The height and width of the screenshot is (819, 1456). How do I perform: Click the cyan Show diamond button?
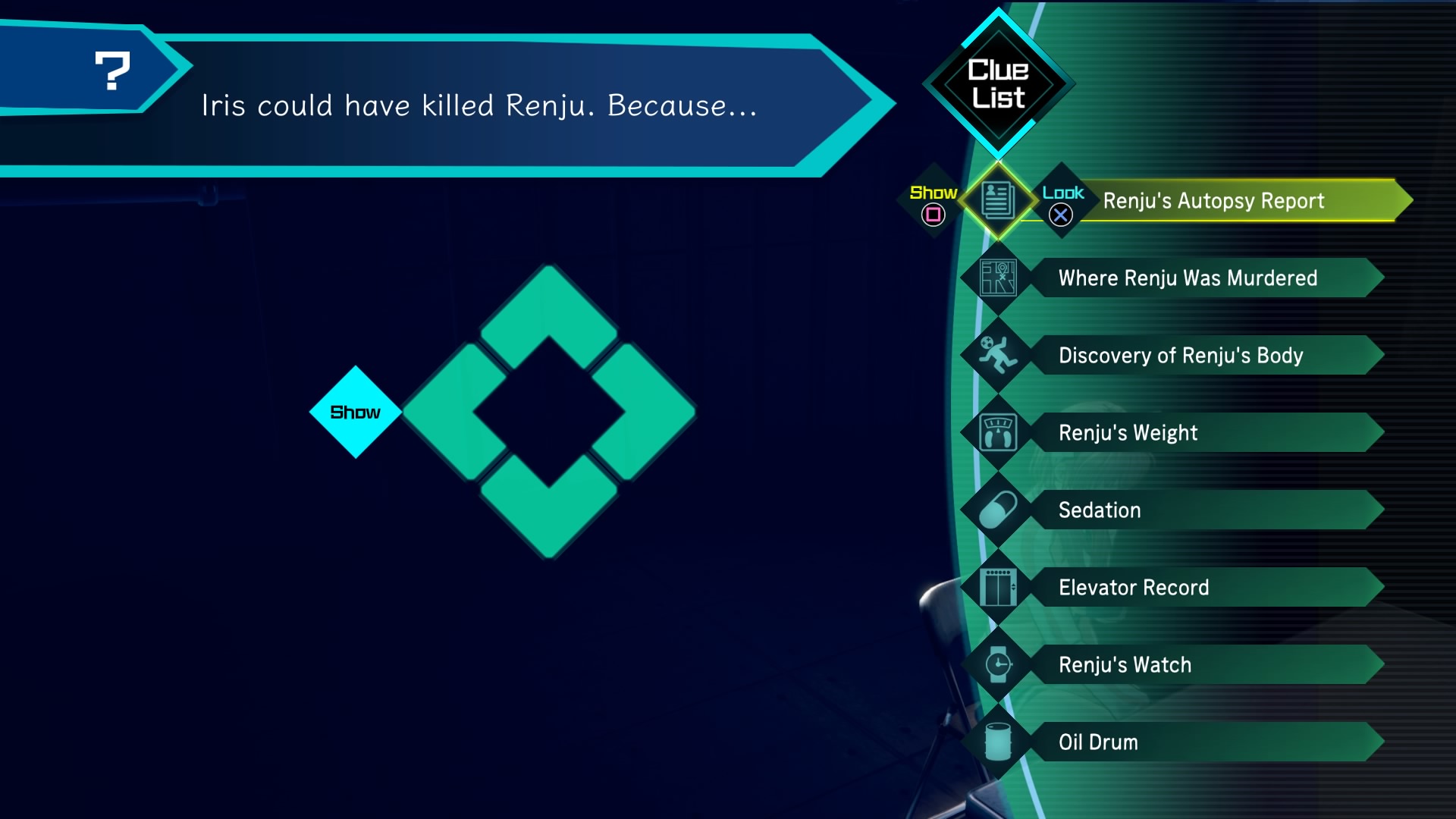(x=355, y=412)
